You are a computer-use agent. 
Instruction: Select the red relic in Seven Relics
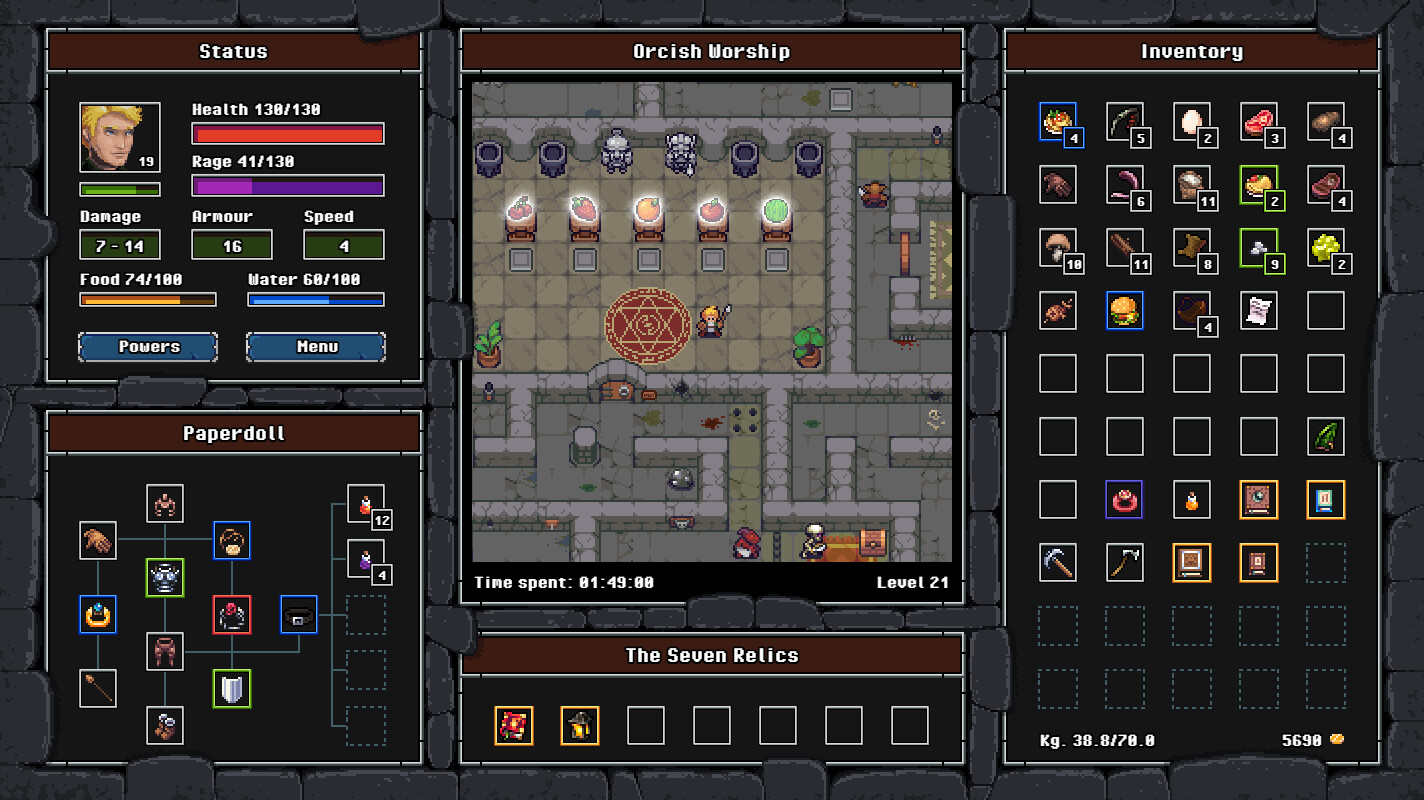coord(514,726)
